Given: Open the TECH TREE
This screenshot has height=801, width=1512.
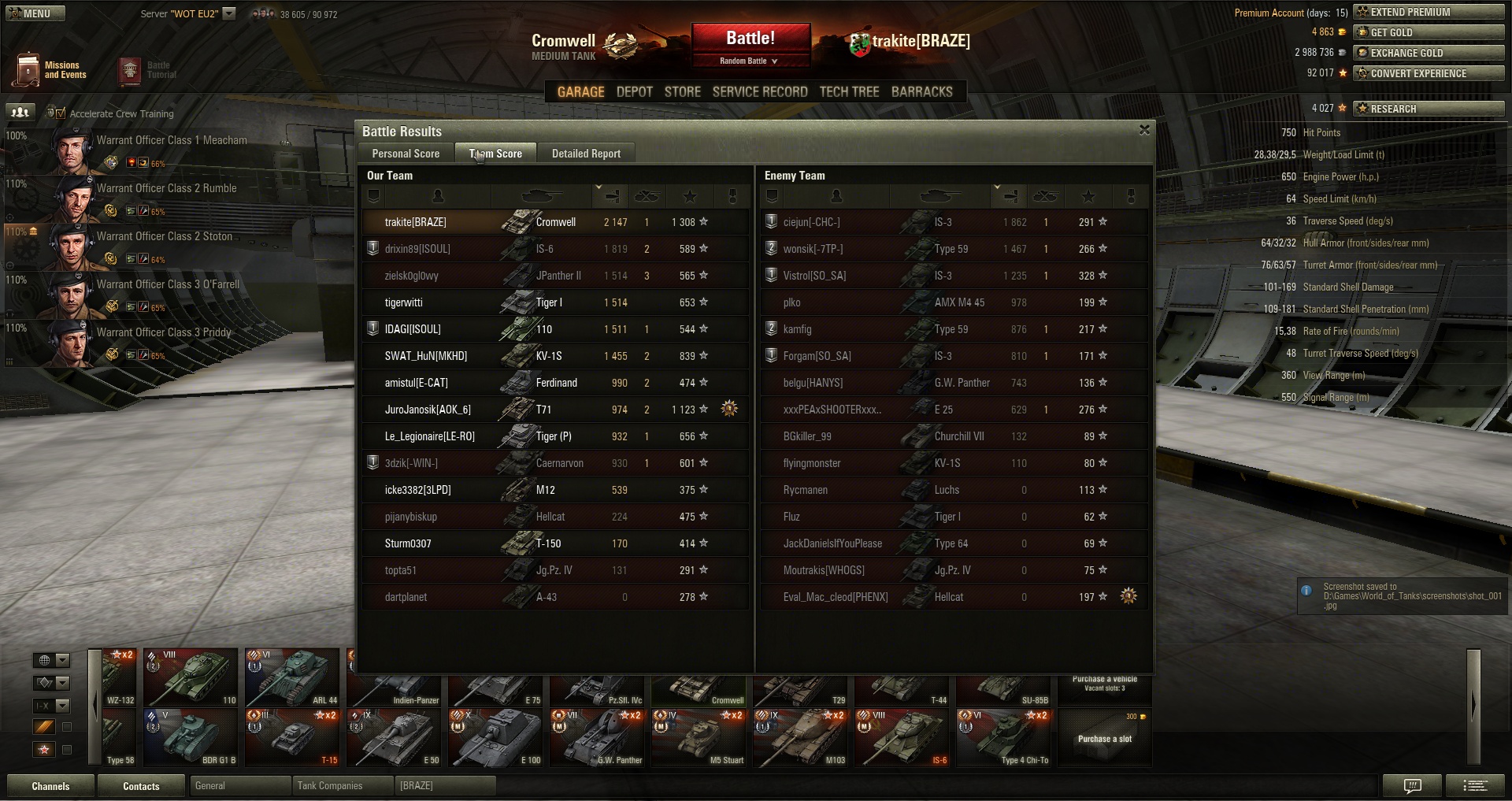Looking at the screenshot, I should [x=849, y=92].
